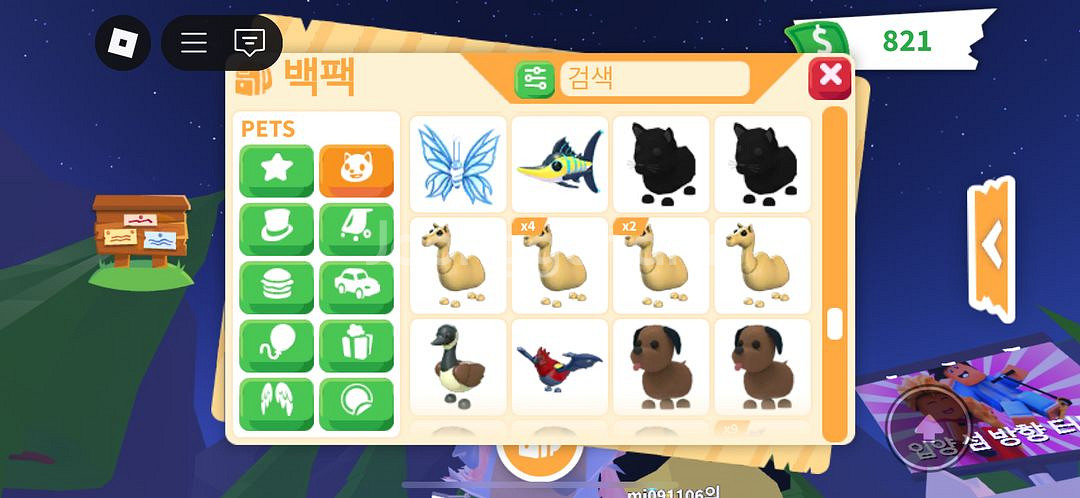
Task: Choose the red and blue bird pet
Action: click(x=559, y=366)
